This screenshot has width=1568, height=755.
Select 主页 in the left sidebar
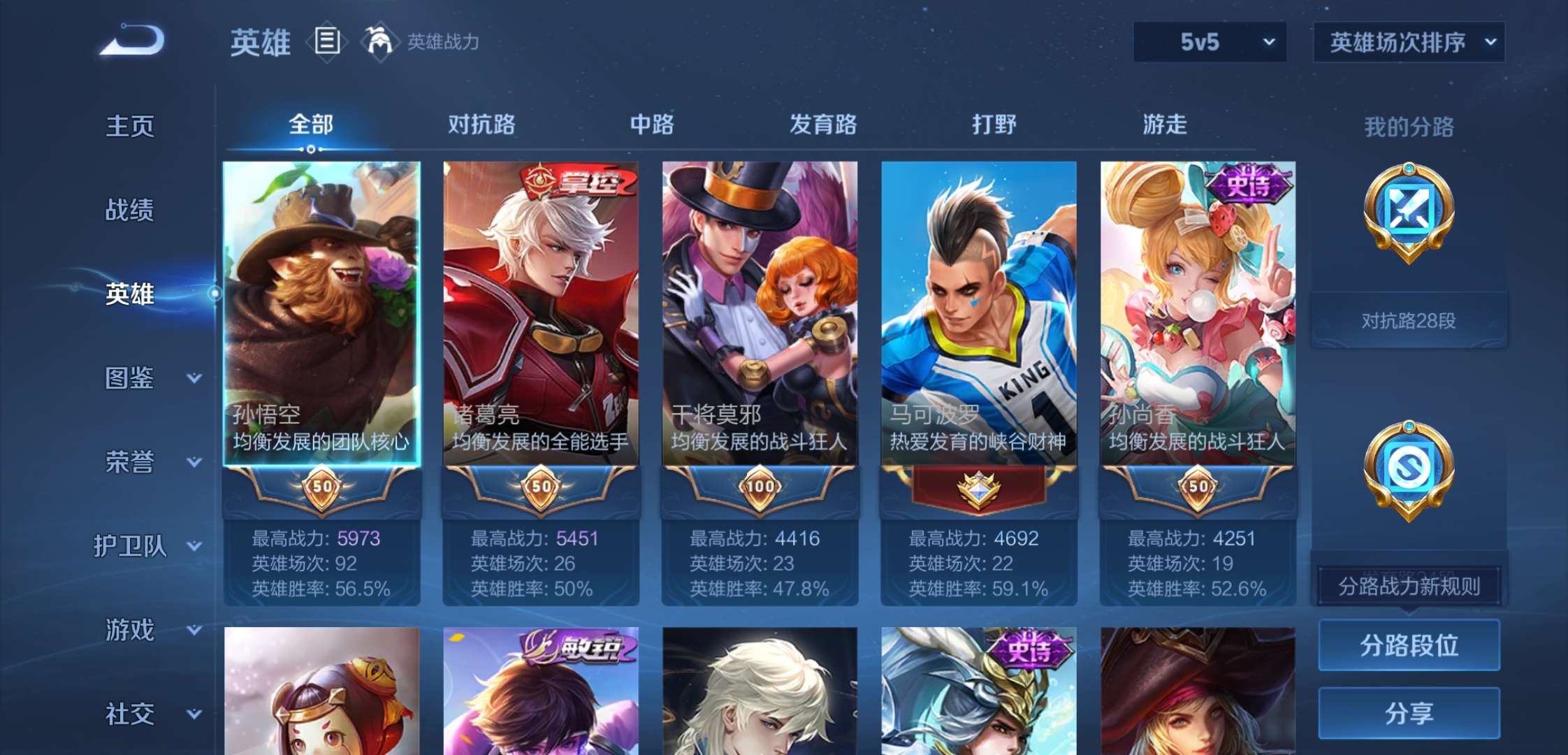[130, 126]
